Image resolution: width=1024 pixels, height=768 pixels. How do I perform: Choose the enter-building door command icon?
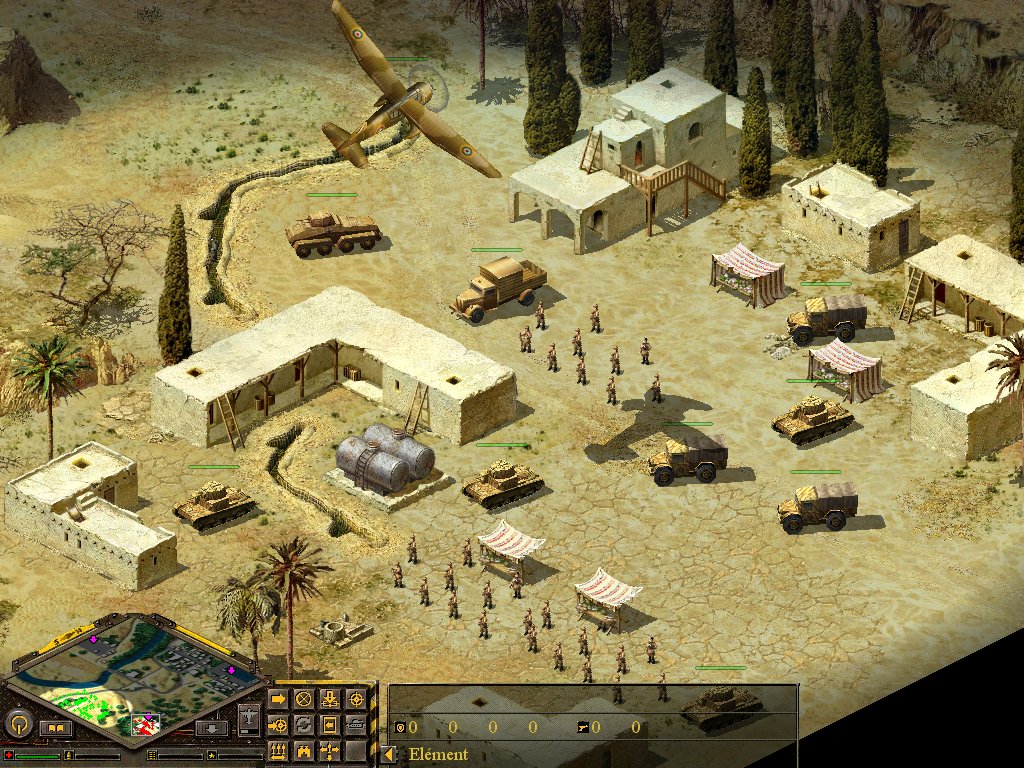point(330,724)
